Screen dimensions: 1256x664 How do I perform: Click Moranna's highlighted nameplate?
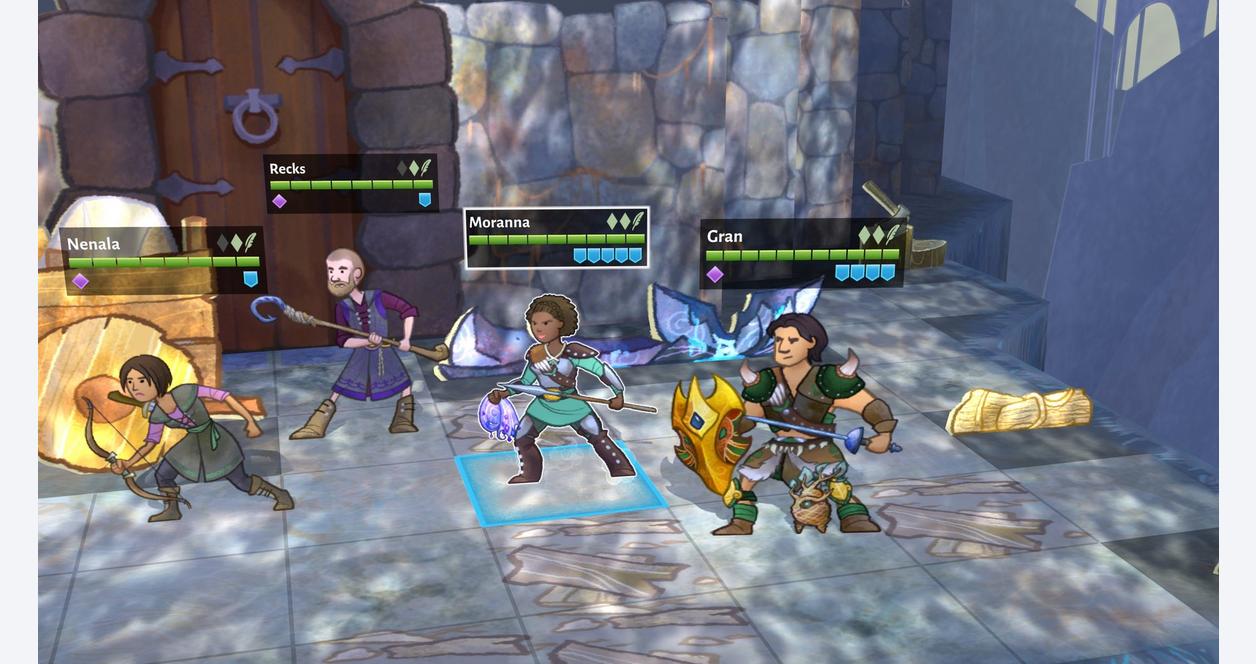[x=556, y=238]
